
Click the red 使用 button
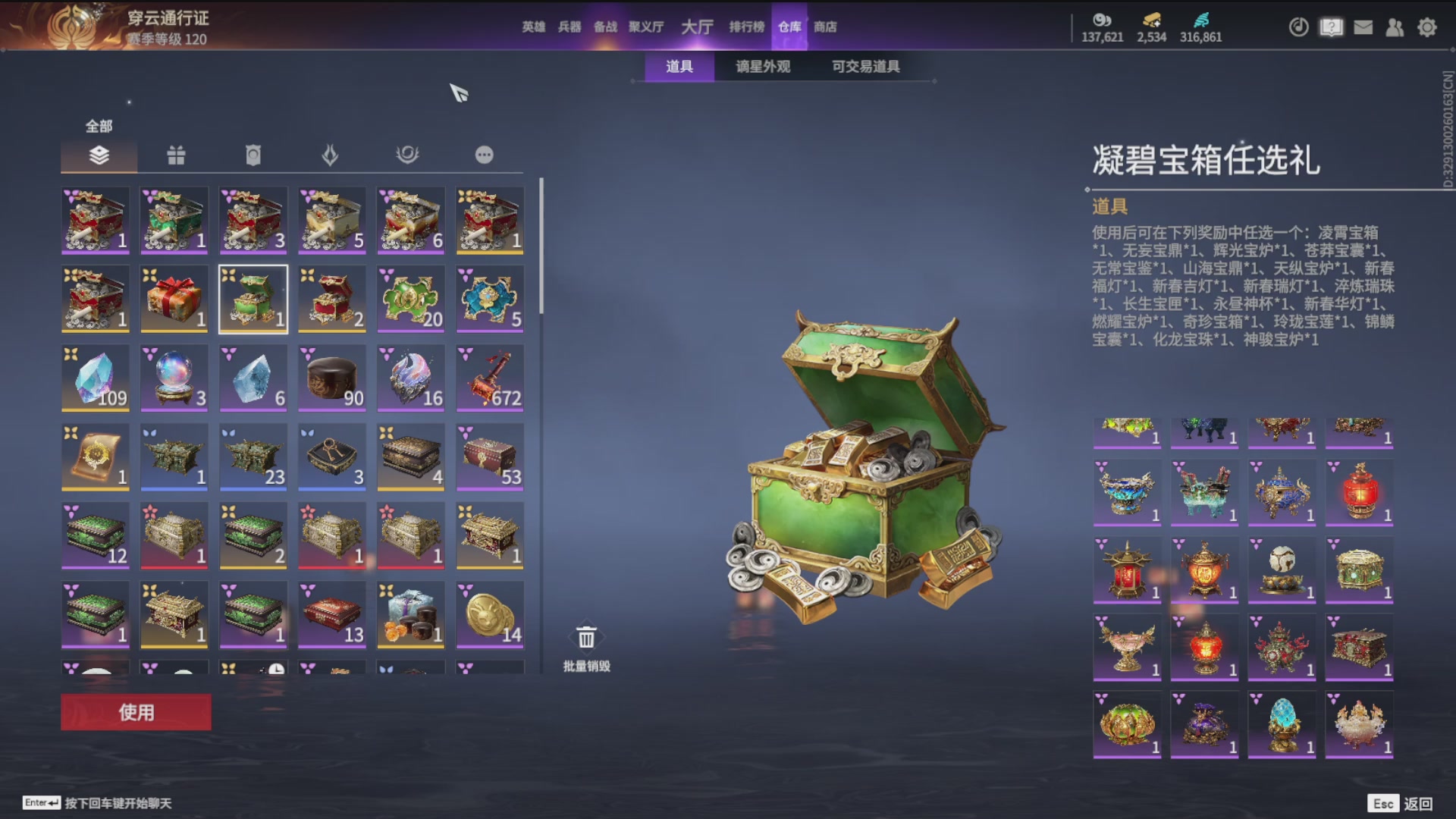[135, 712]
